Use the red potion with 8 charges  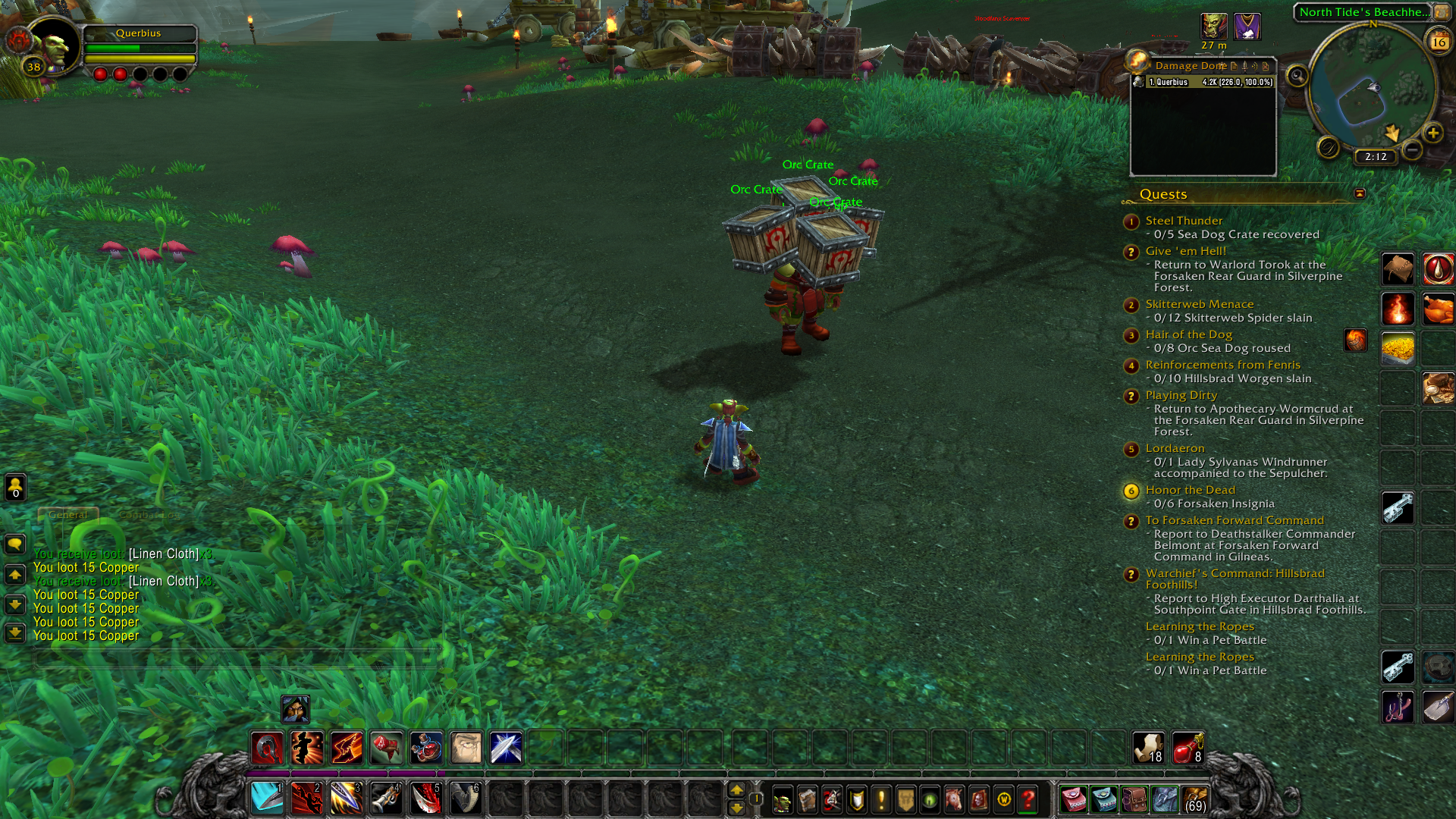(x=1188, y=748)
